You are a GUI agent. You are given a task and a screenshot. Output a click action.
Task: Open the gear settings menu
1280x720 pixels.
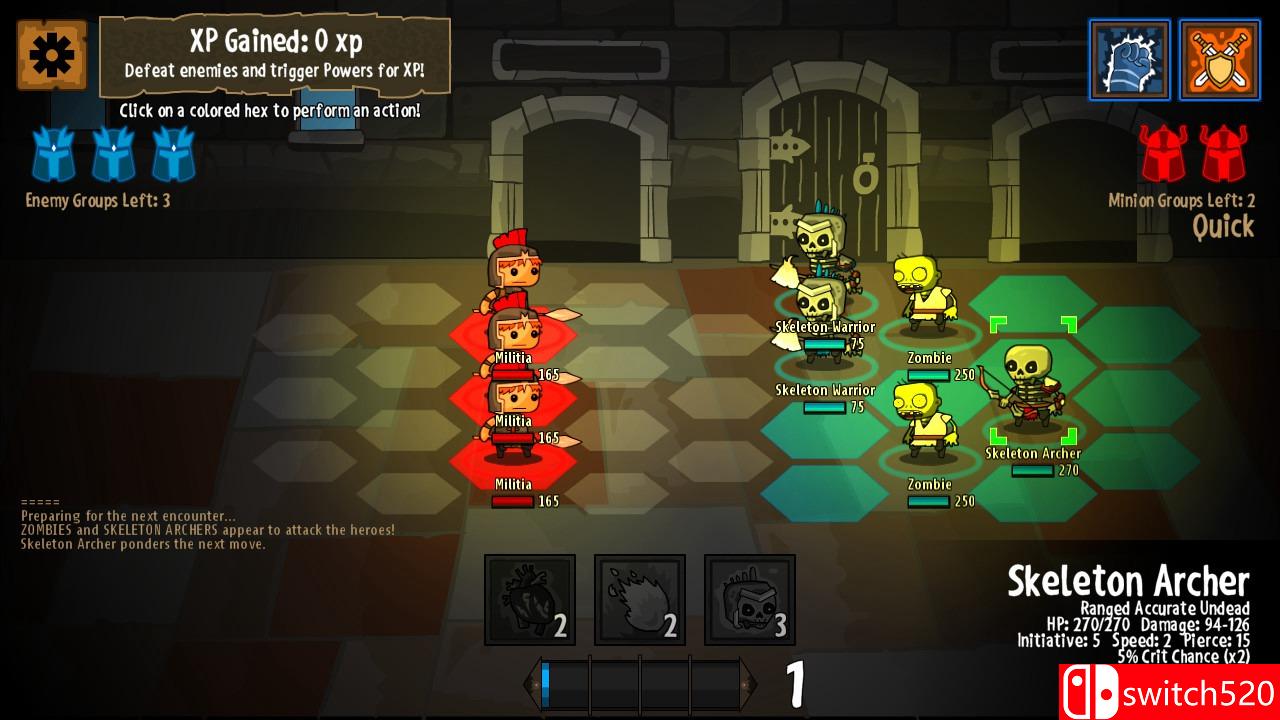[51, 55]
